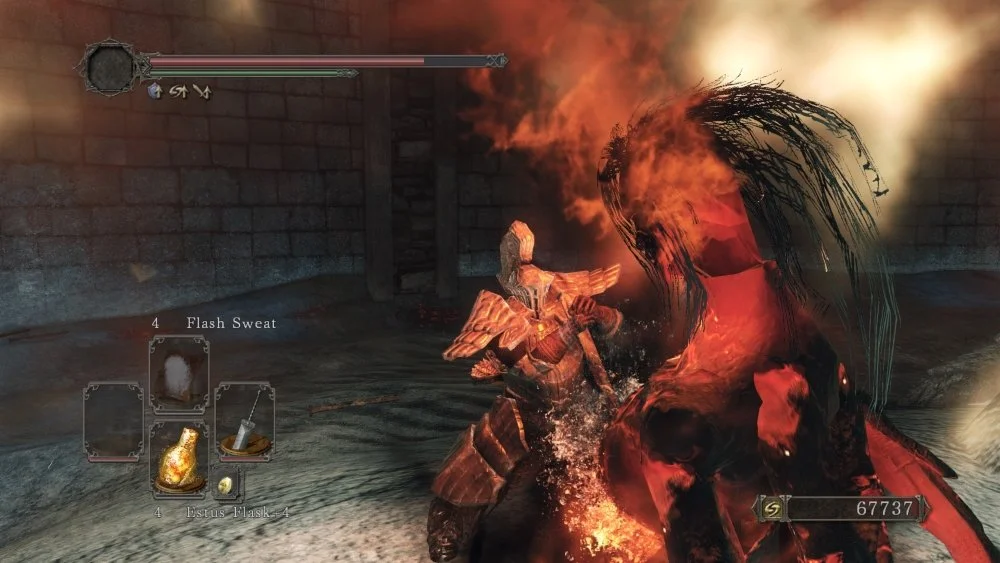1000x563 pixels.
Task: Click the shield defense buff status icon
Action: (155, 91)
